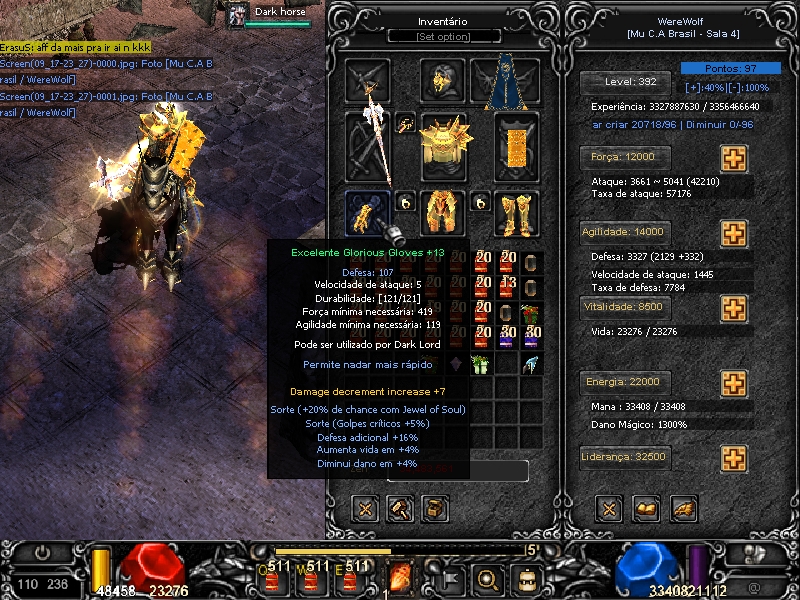800x600 pixels.
Task: Open the chest button below the inventory
Action: coord(435,509)
